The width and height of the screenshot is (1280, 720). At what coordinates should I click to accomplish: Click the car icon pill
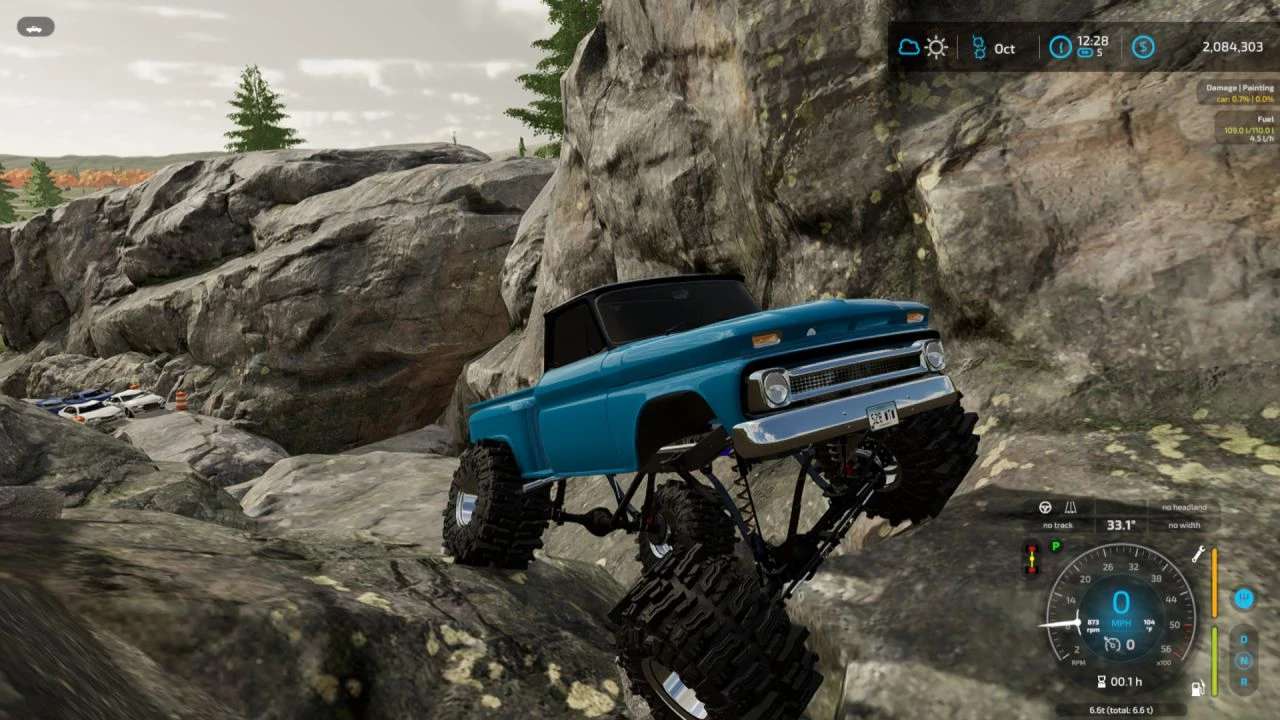[36, 28]
